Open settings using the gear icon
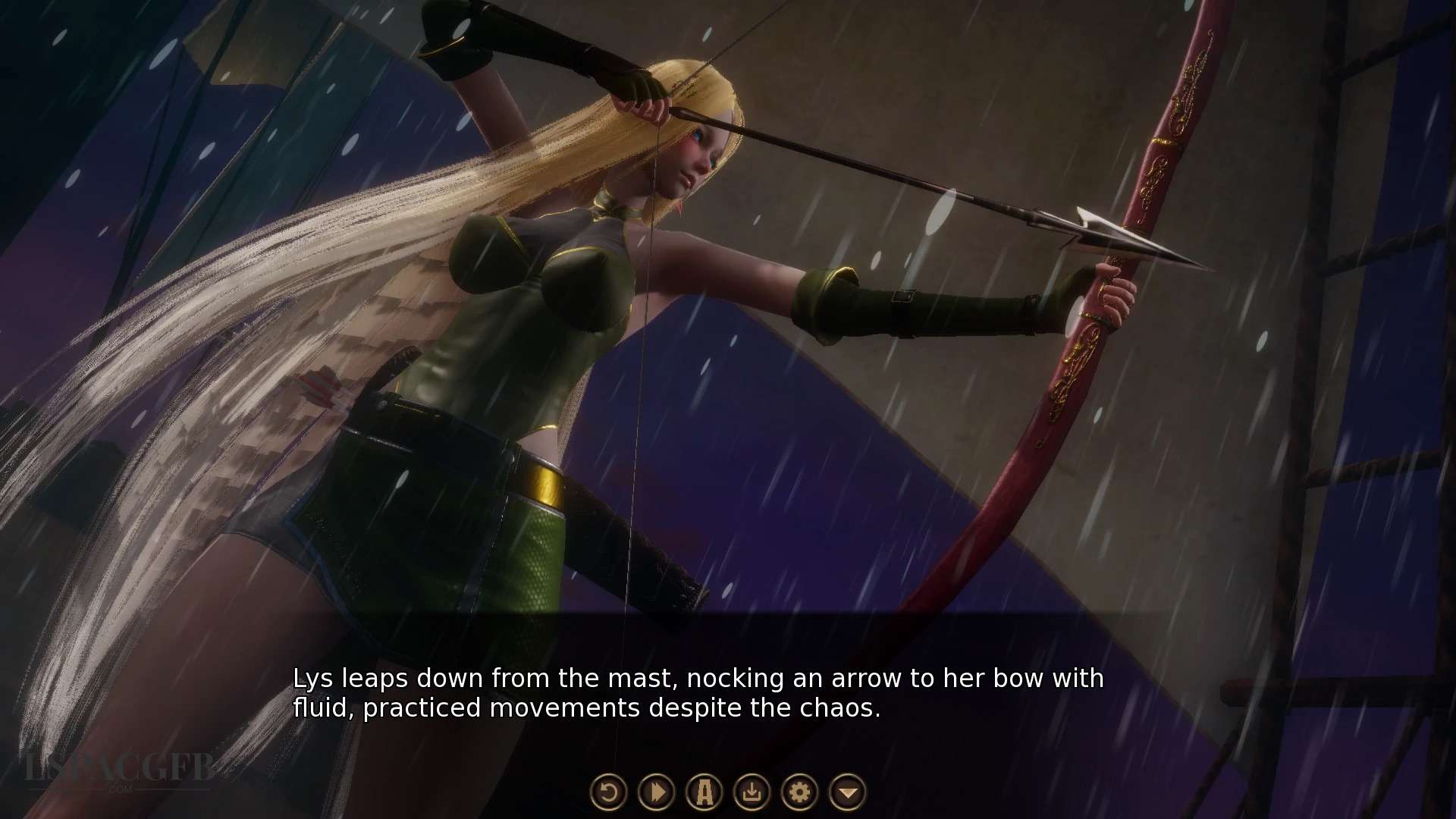 [799, 792]
